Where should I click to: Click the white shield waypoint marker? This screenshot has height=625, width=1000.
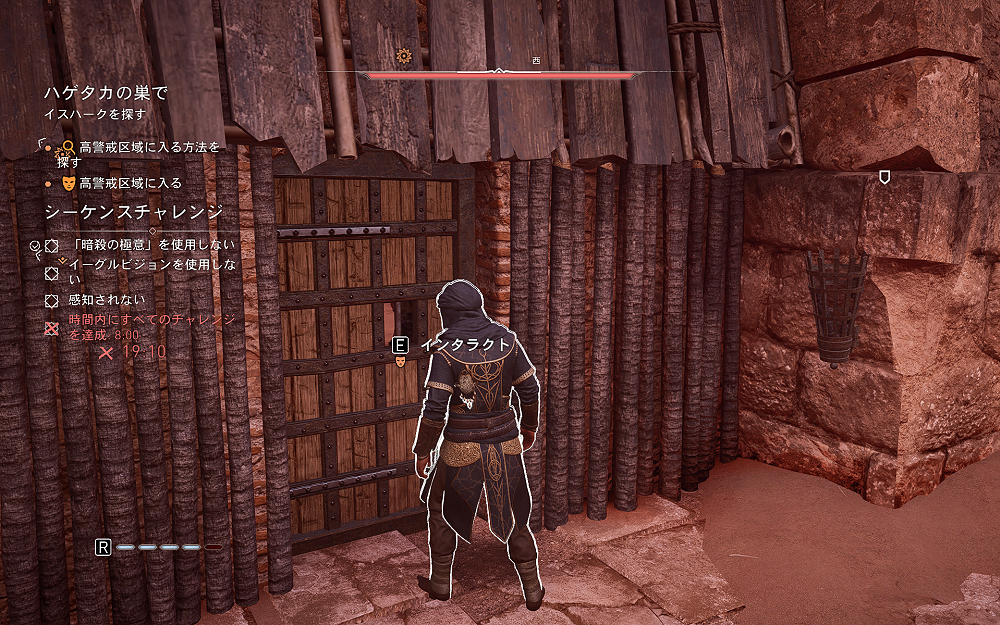[x=884, y=177]
